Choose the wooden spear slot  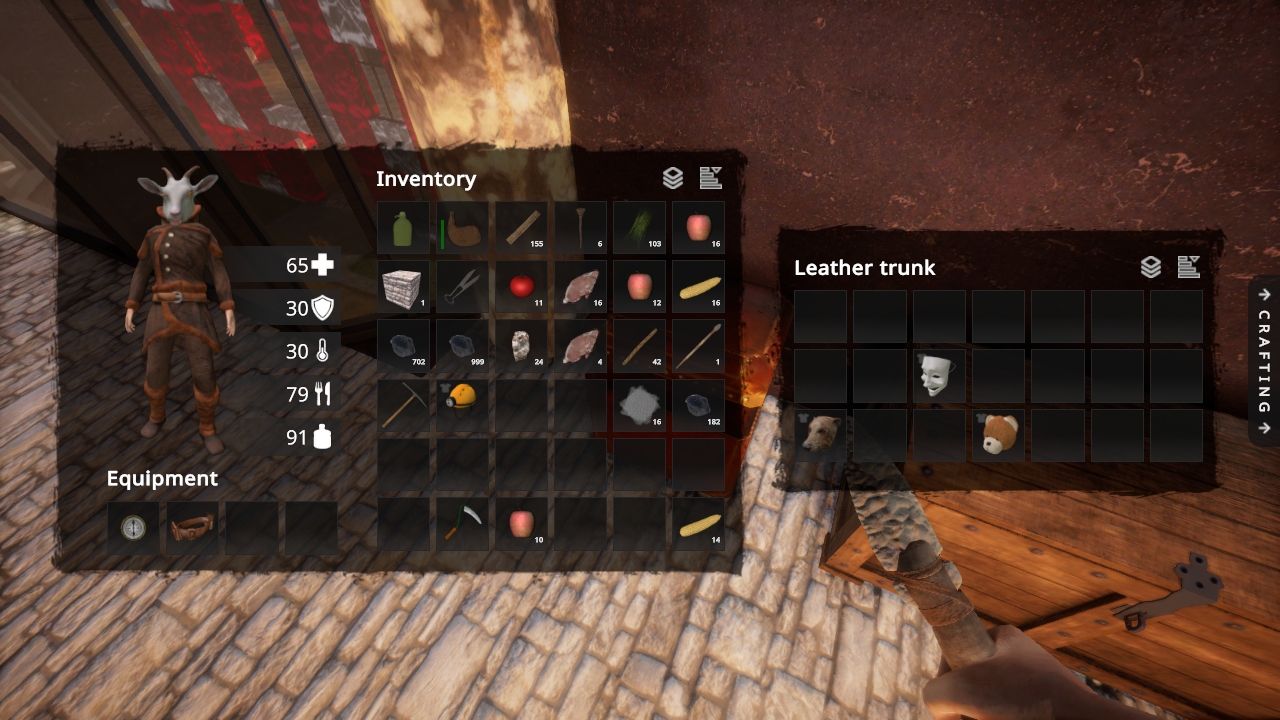(698, 346)
